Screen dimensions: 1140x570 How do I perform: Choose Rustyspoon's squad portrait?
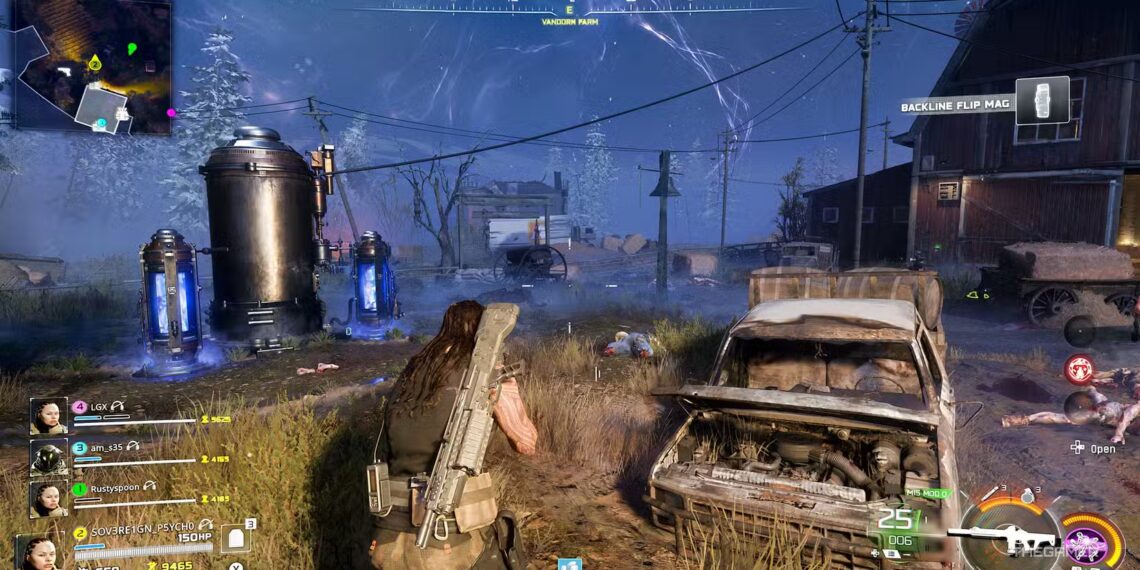(x=48, y=498)
